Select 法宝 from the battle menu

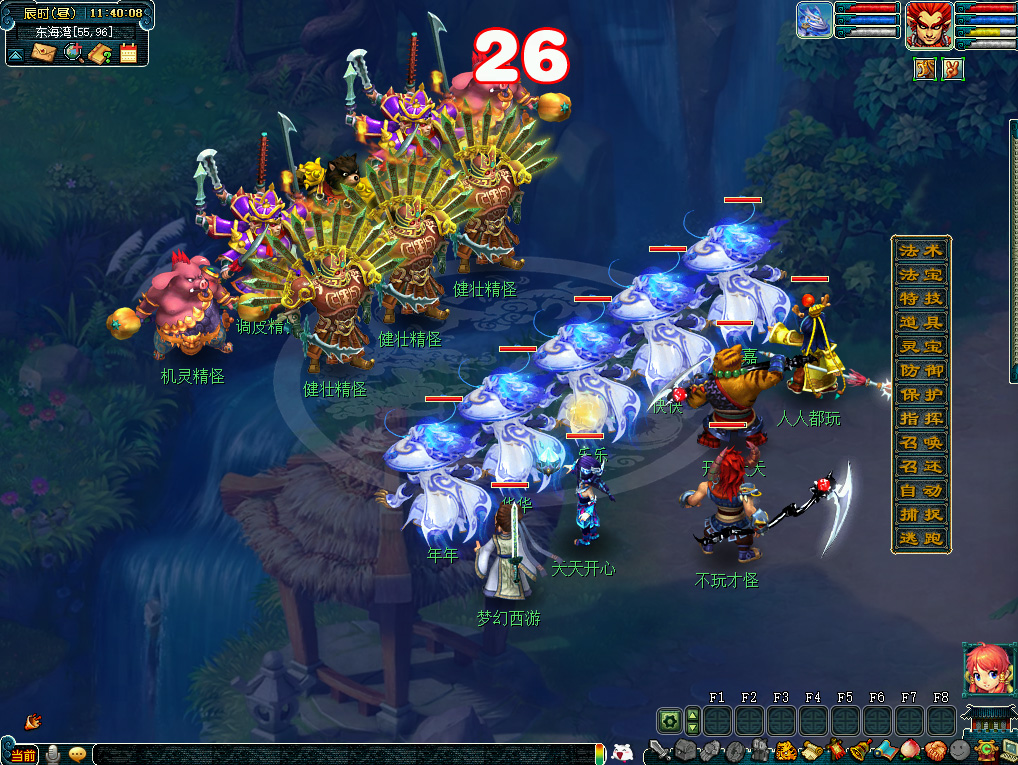[x=921, y=274]
